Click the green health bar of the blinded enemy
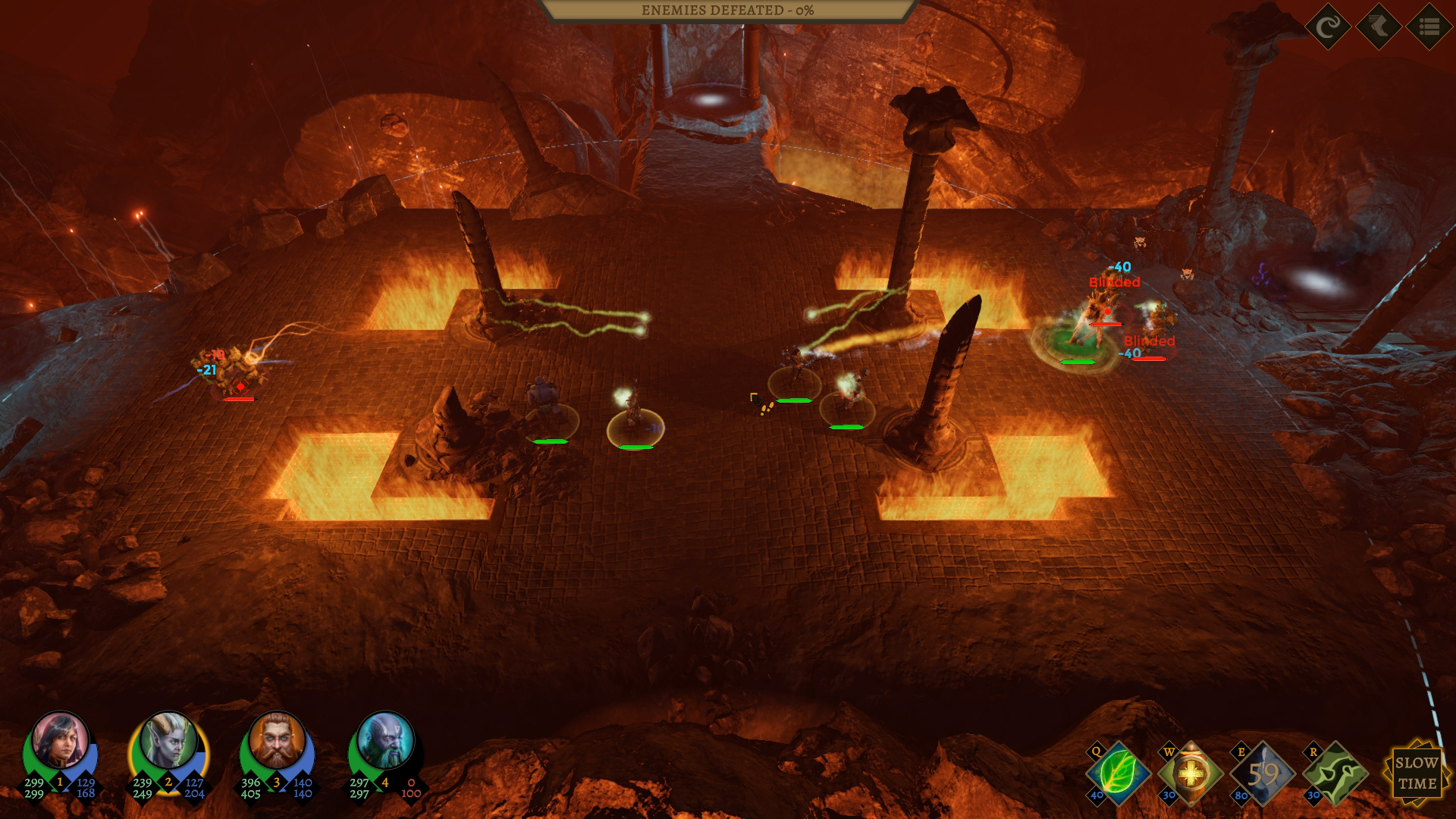This screenshot has width=1456, height=819. tap(1077, 362)
